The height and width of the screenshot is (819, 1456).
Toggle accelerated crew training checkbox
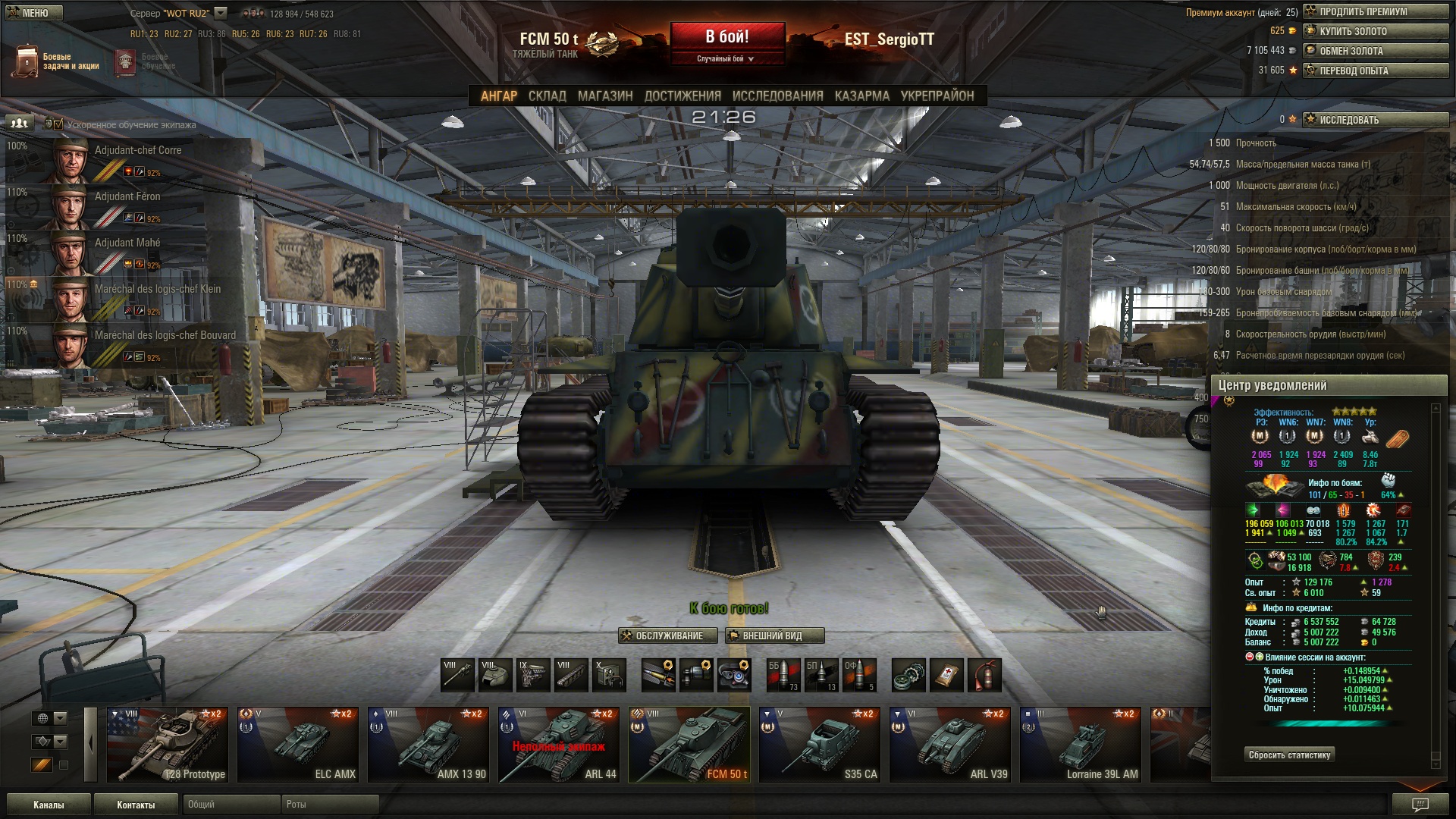point(58,124)
